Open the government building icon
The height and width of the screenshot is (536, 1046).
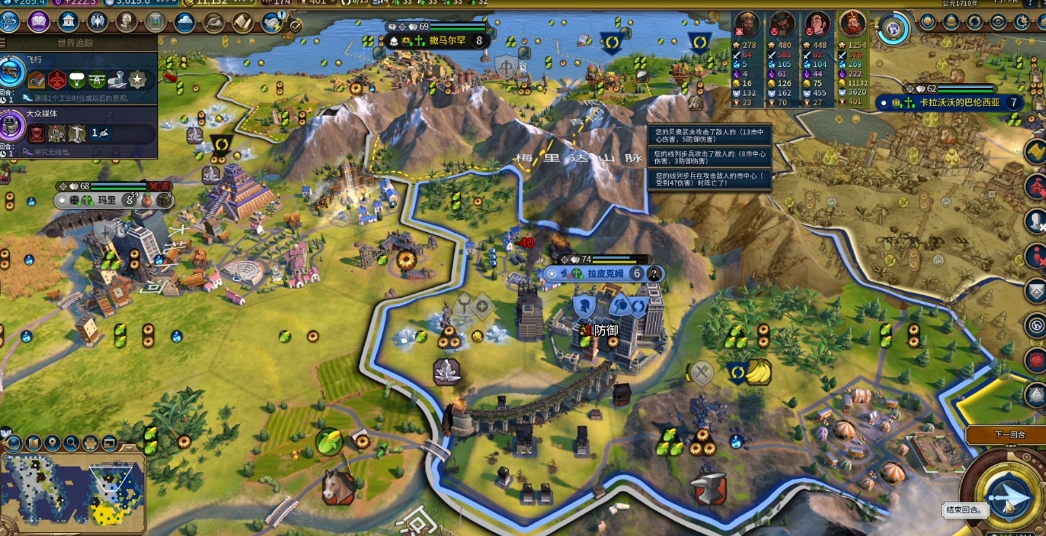68,21
